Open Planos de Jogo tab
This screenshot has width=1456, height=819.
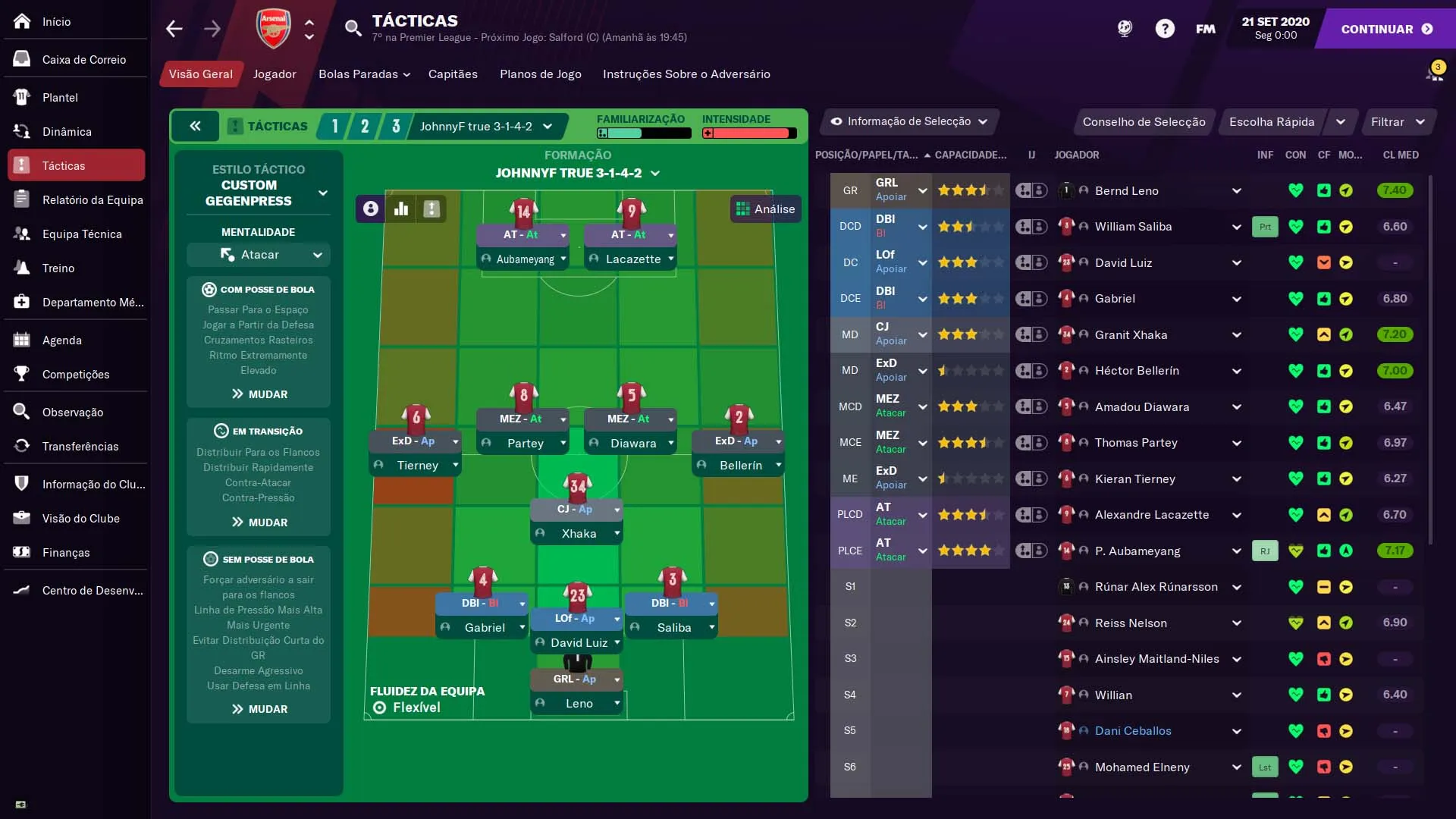(x=540, y=74)
